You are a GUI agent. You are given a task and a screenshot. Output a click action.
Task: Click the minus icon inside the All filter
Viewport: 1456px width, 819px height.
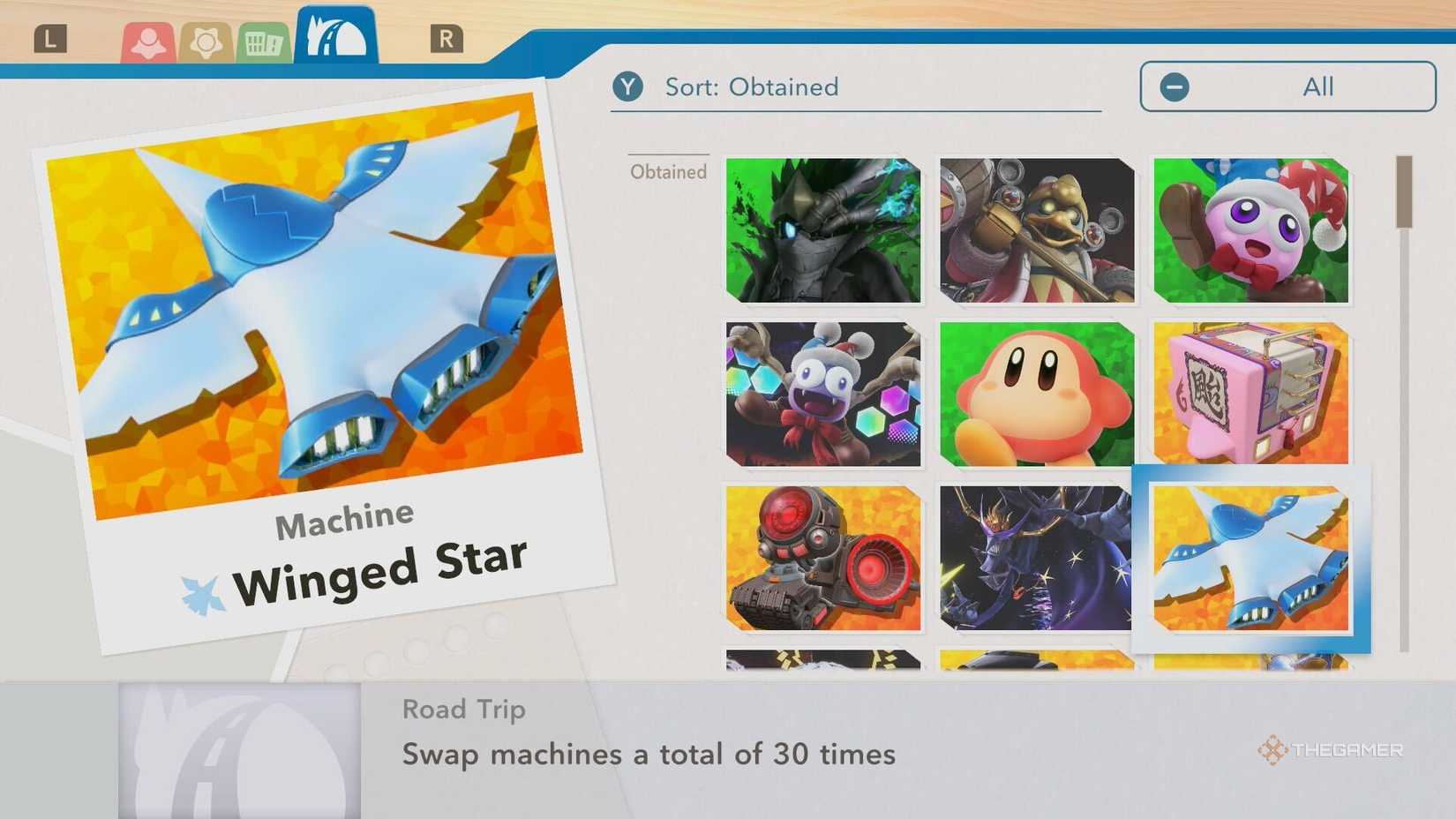pos(1174,86)
